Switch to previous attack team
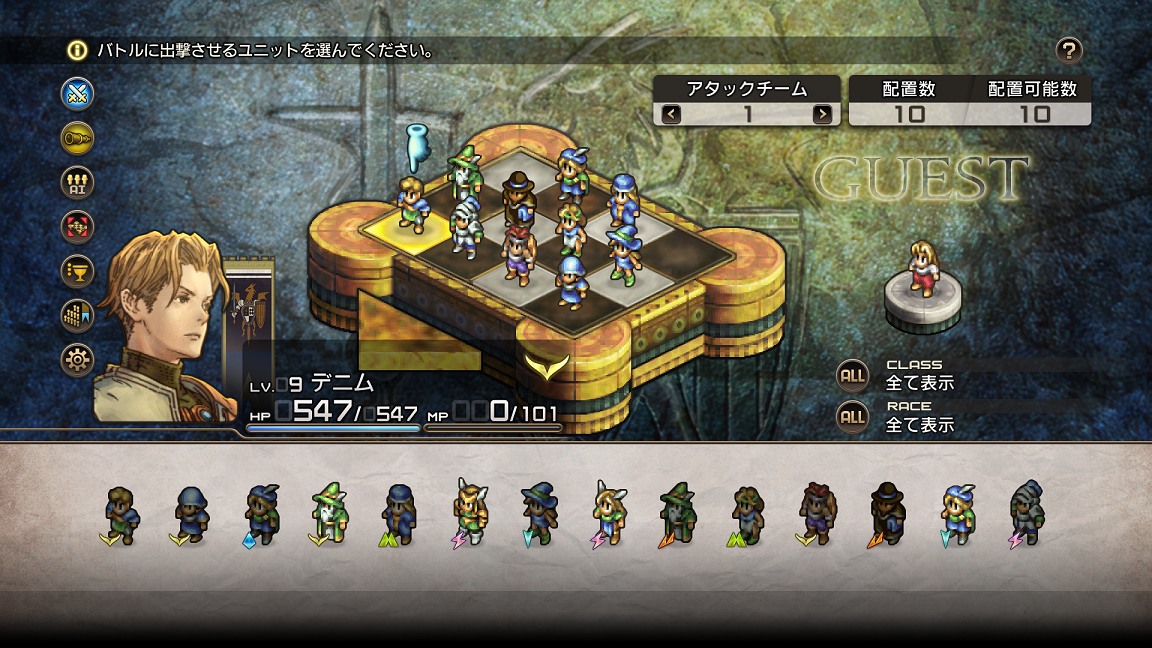Image resolution: width=1152 pixels, height=648 pixels. pos(671,114)
